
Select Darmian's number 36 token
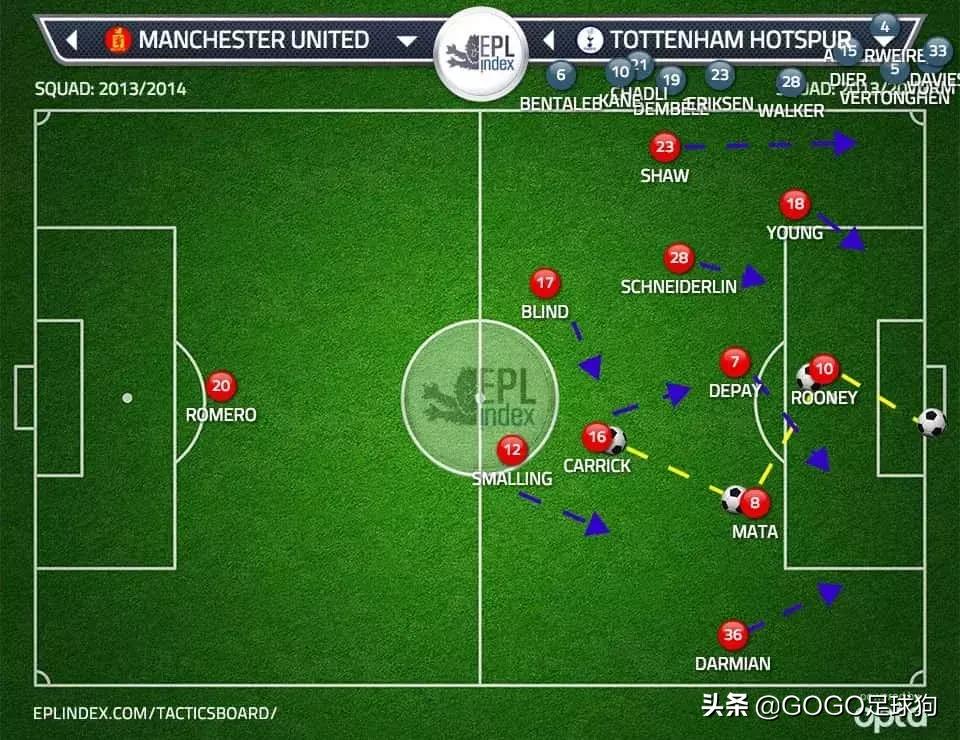pos(733,635)
